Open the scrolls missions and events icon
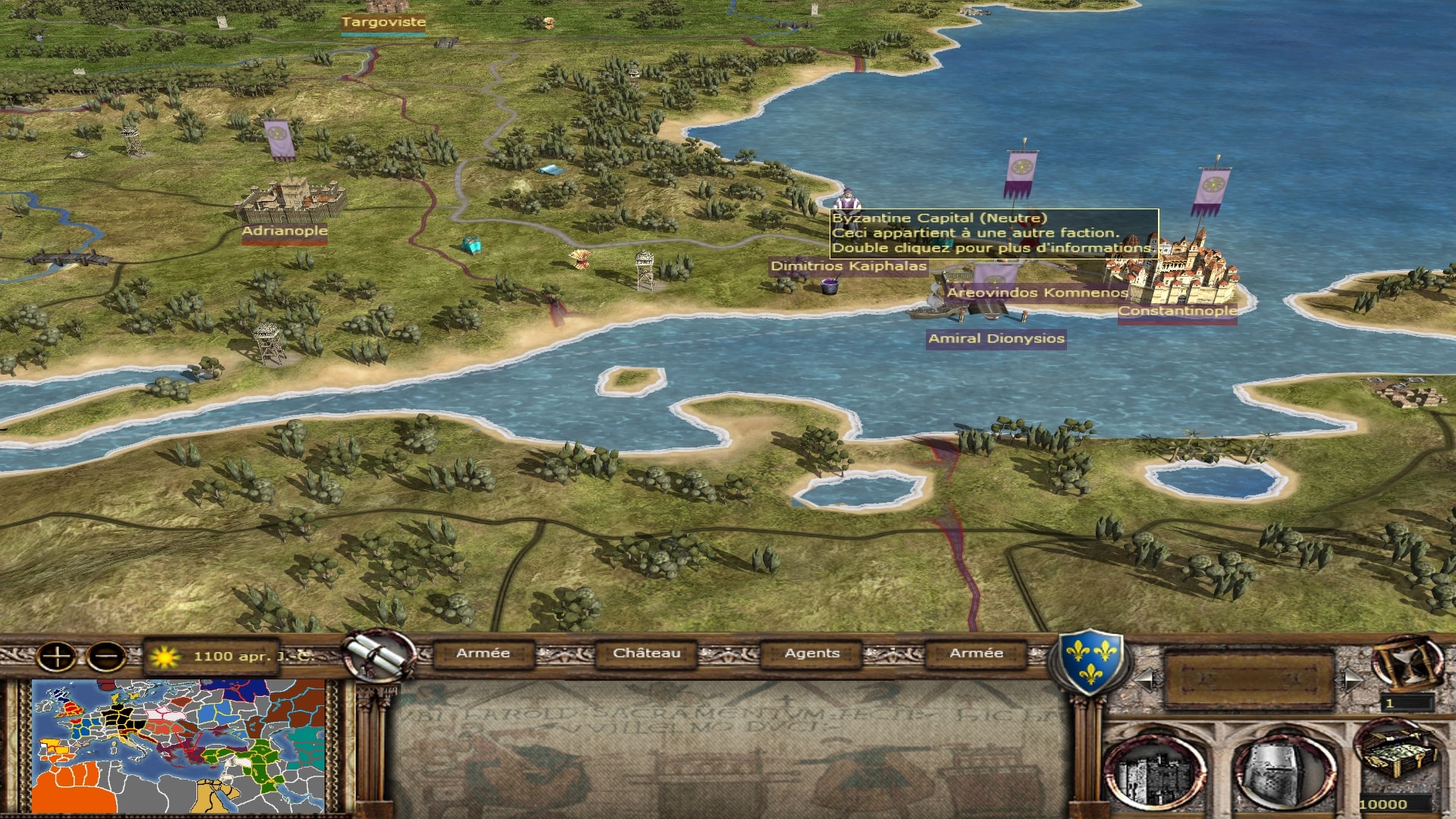This screenshot has width=1456, height=819. tap(378, 656)
